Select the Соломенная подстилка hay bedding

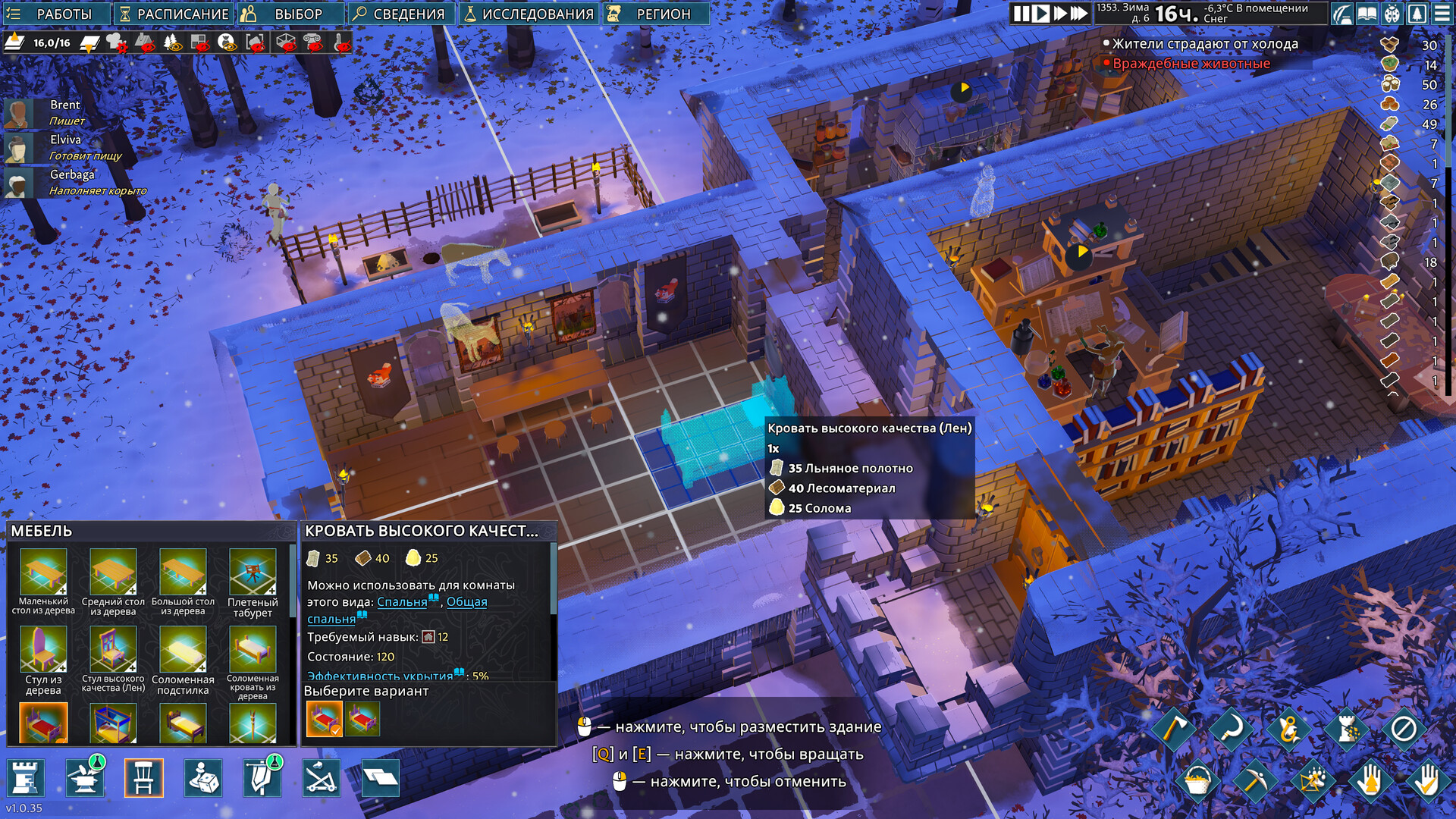click(x=183, y=660)
